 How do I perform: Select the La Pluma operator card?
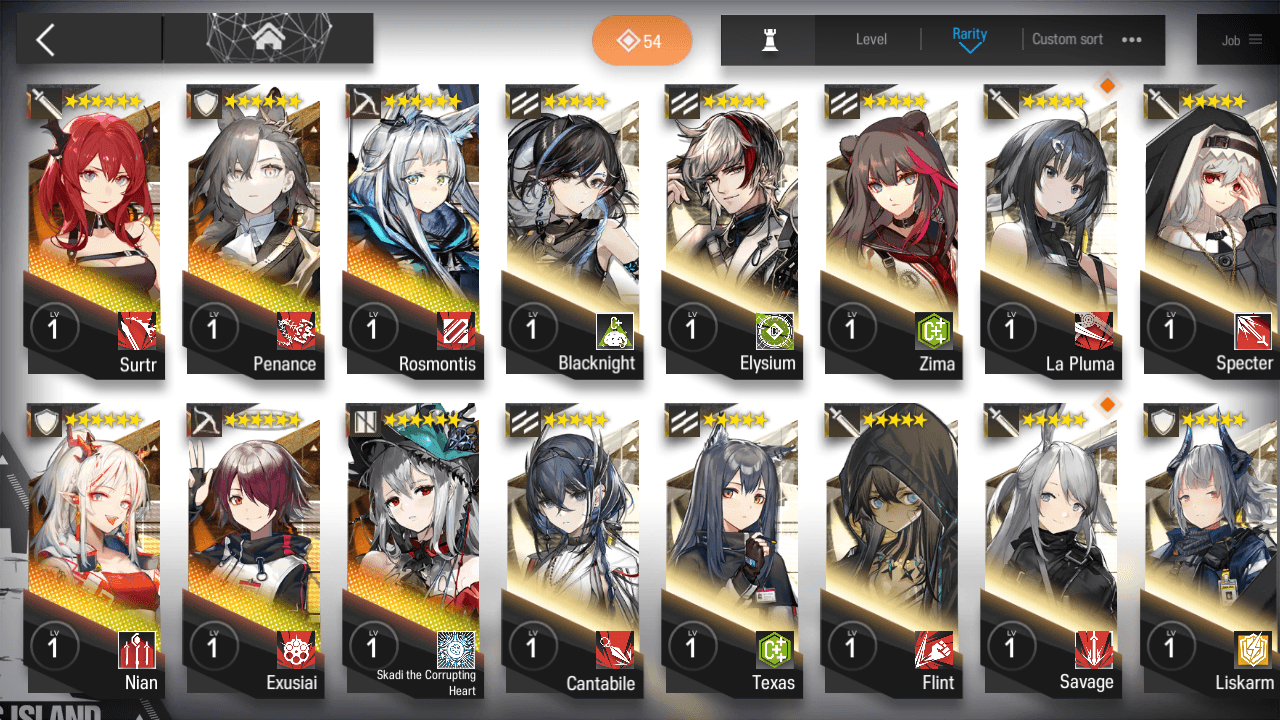tap(1052, 230)
